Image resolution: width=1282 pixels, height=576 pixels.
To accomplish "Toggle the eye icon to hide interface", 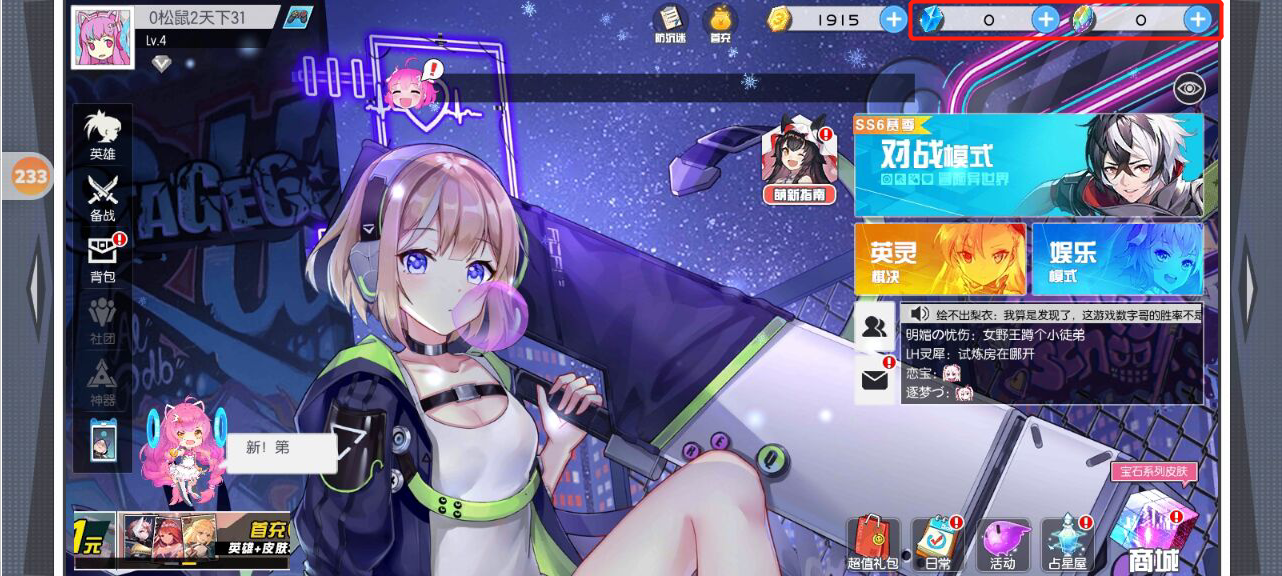I will point(1189,88).
